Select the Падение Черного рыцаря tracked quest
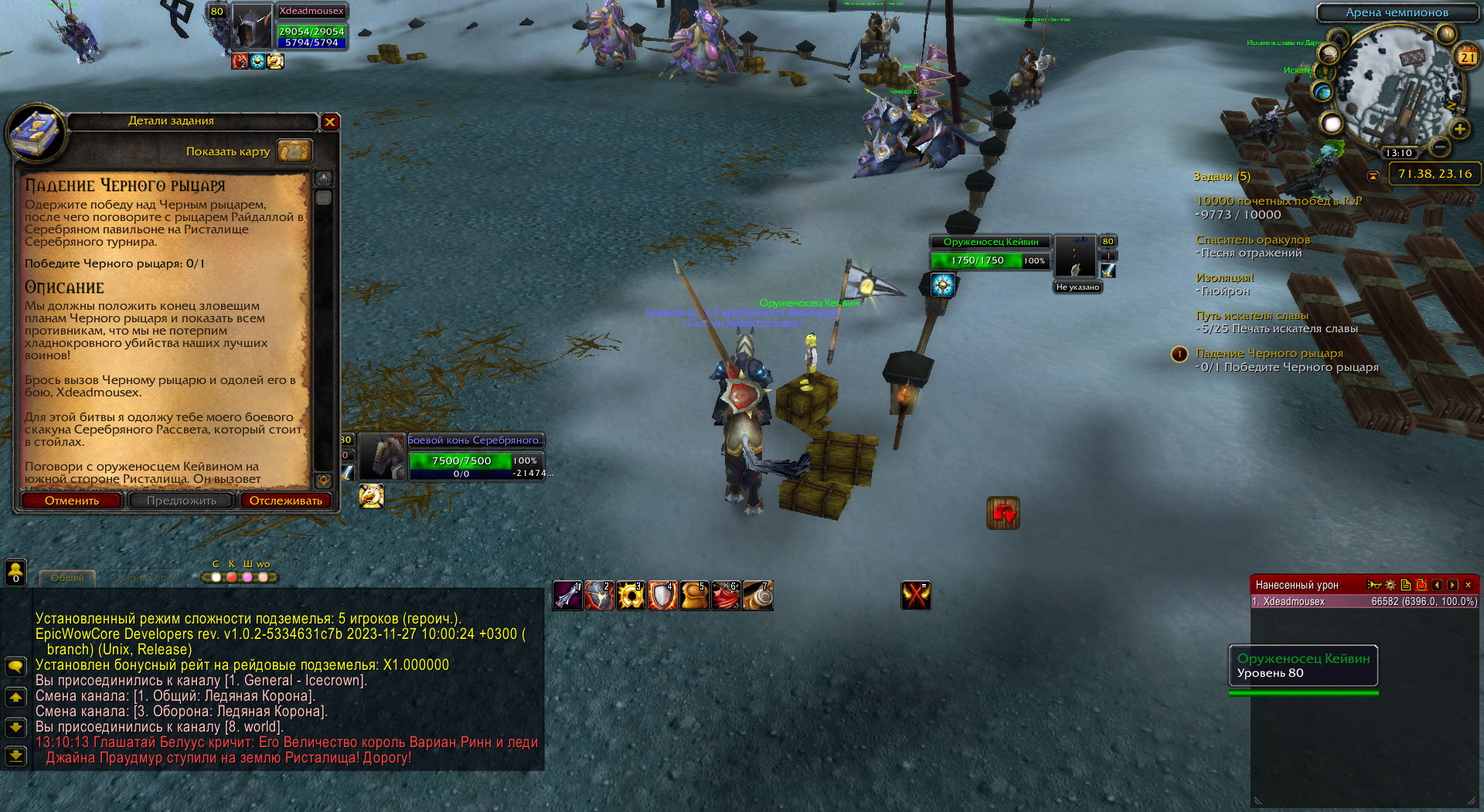The height and width of the screenshot is (812, 1484). click(1269, 353)
